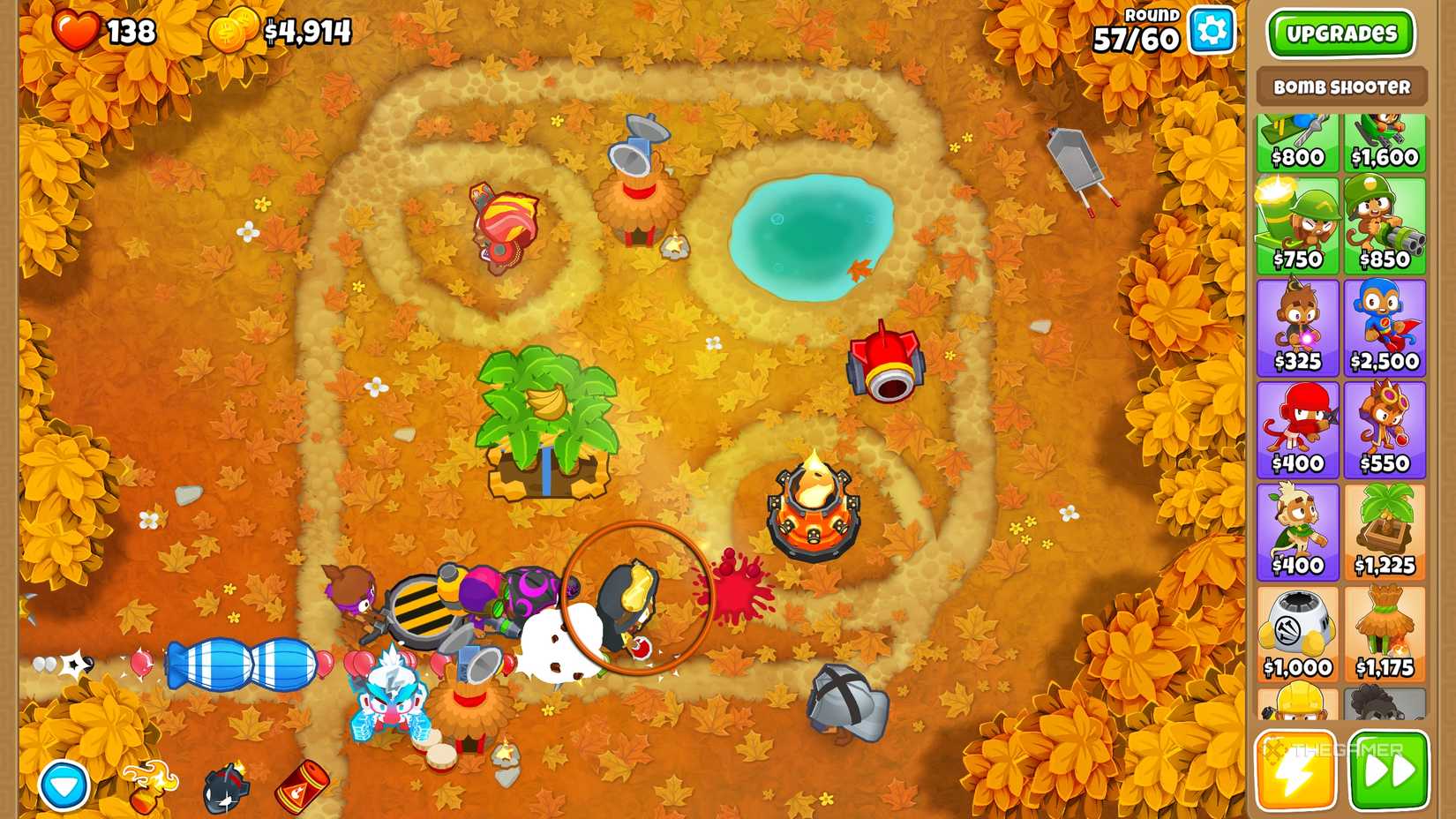1456x819 pixels.
Task: Select the Dartling Gunner costing $850
Action: [1387, 225]
